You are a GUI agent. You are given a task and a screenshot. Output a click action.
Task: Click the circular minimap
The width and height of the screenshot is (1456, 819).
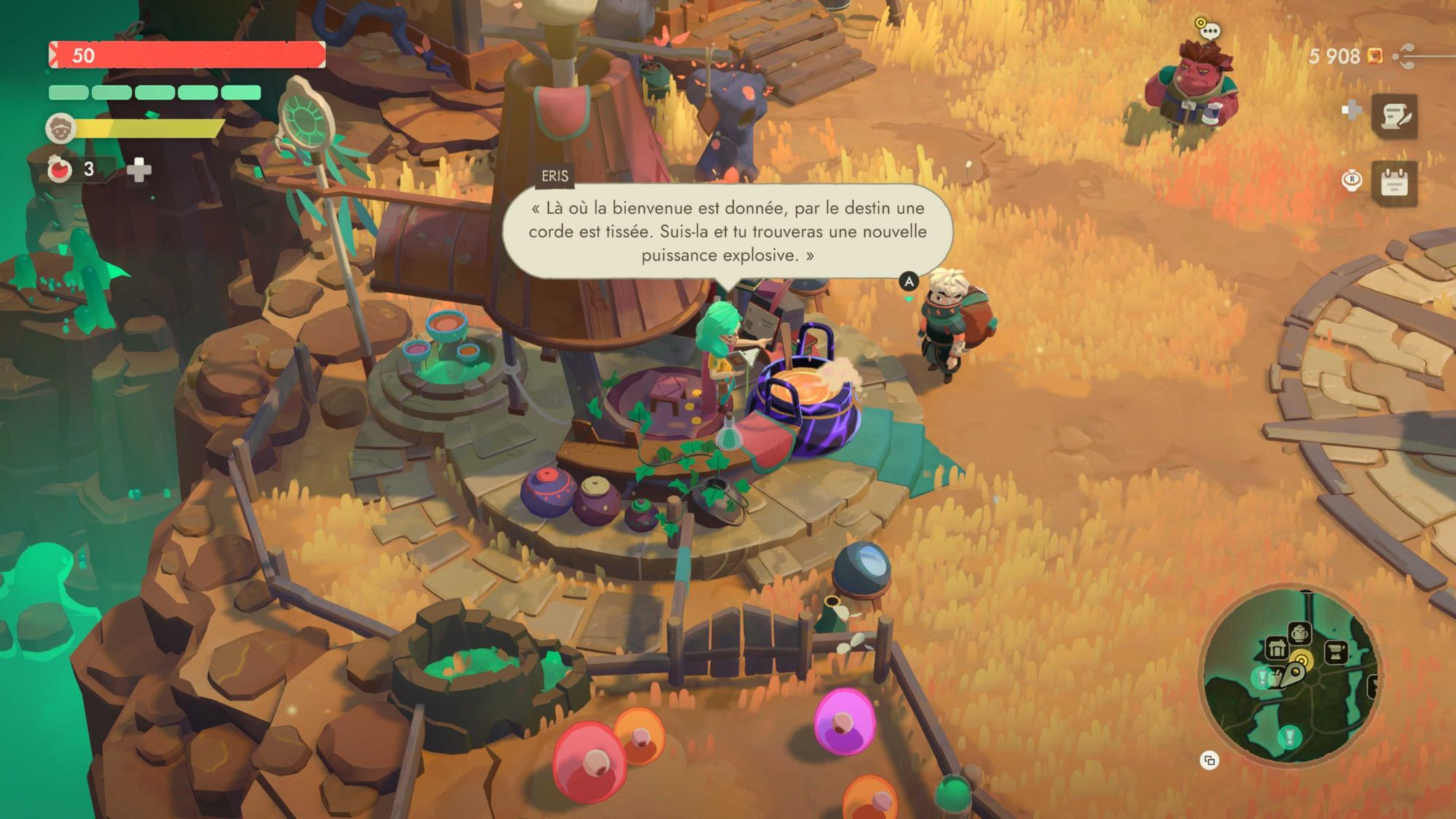(1289, 677)
